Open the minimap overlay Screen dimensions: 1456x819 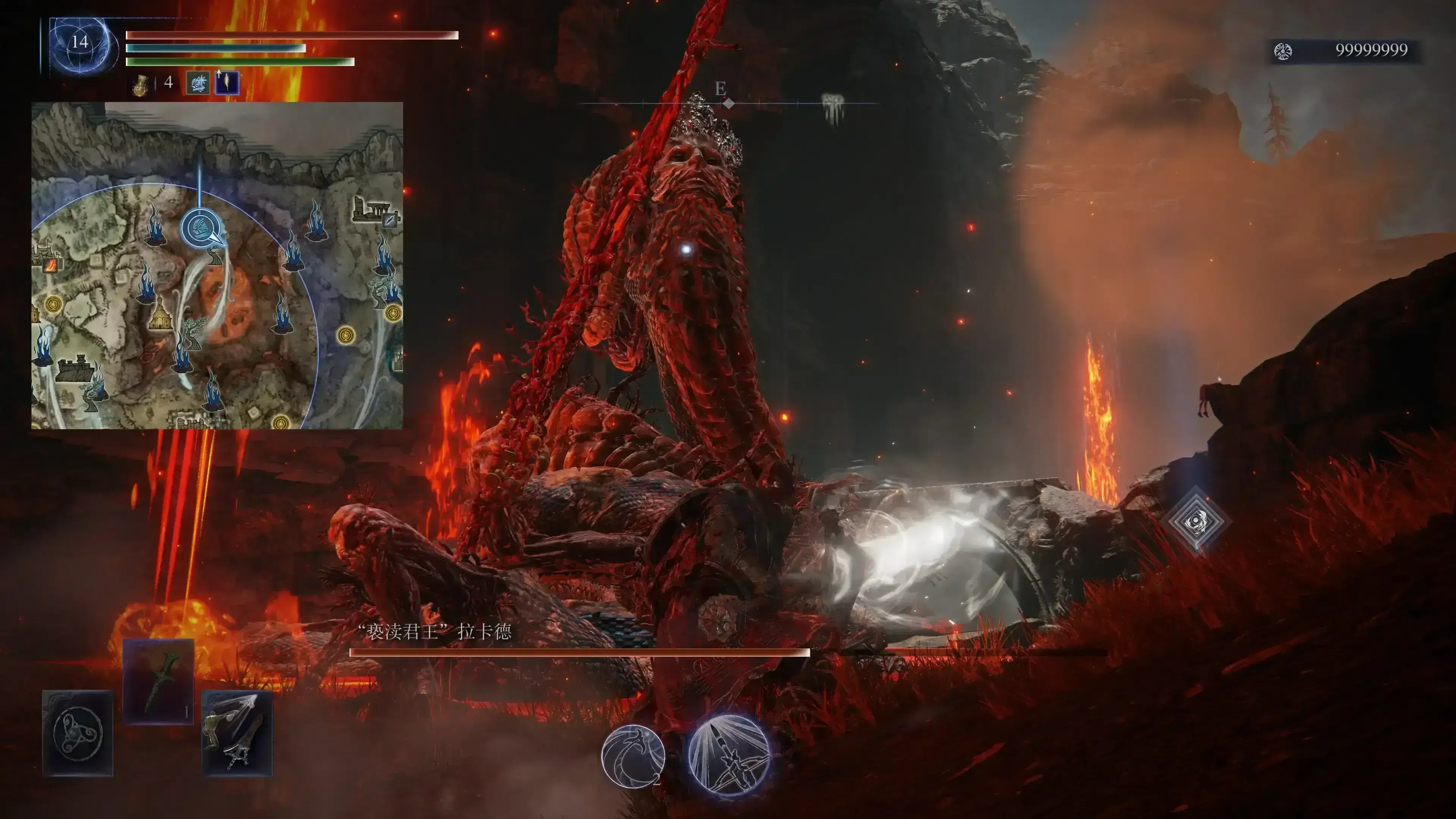pos(217,265)
